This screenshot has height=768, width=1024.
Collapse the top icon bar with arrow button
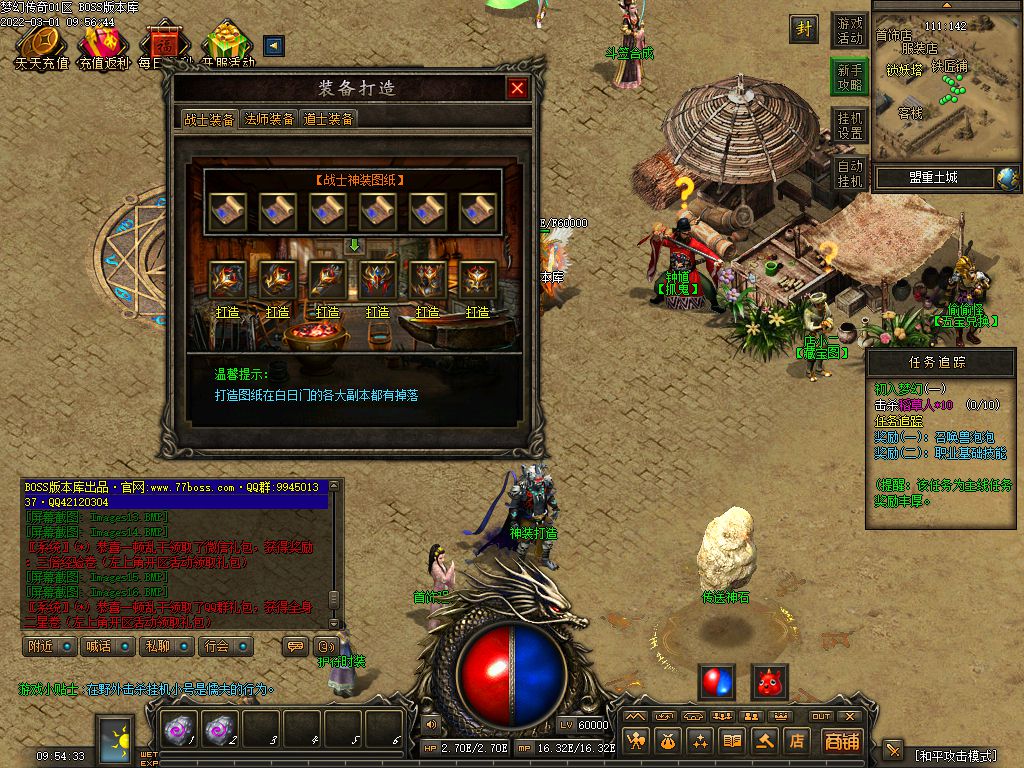[x=273, y=45]
